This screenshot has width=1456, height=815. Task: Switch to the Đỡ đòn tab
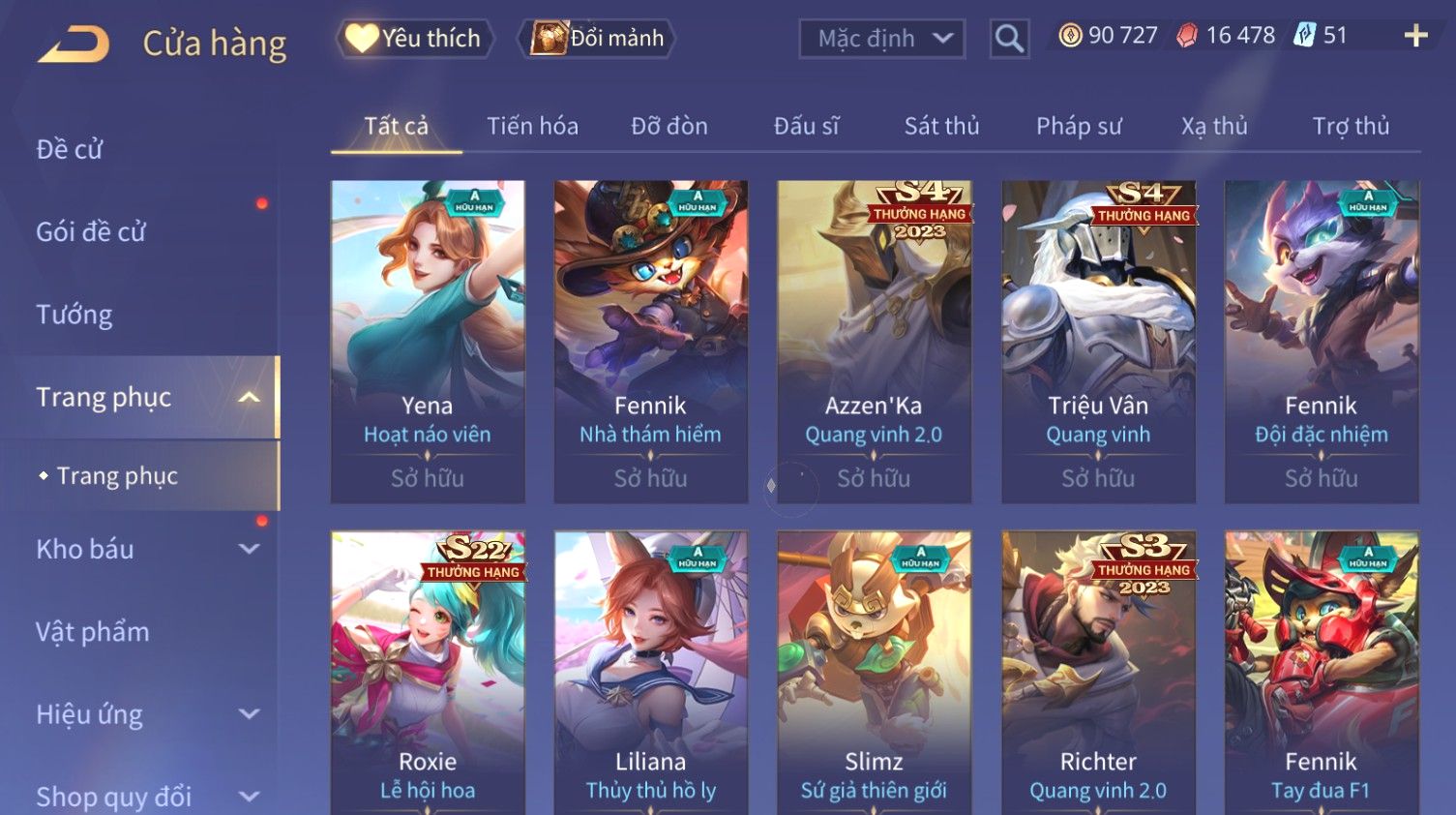tap(669, 126)
